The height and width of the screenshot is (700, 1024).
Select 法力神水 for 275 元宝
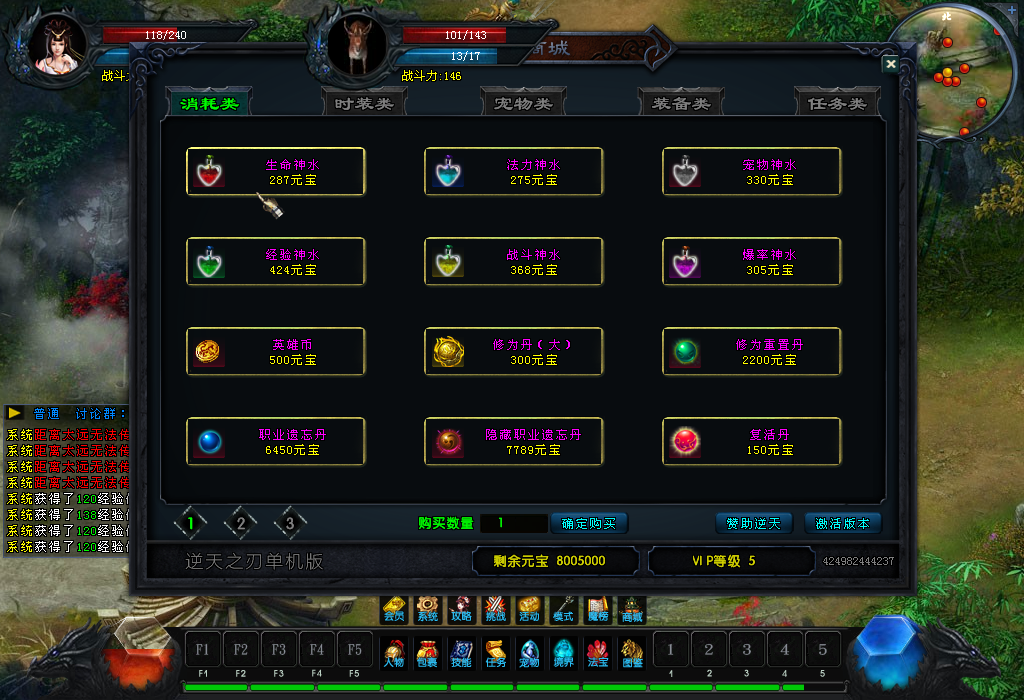(514, 172)
